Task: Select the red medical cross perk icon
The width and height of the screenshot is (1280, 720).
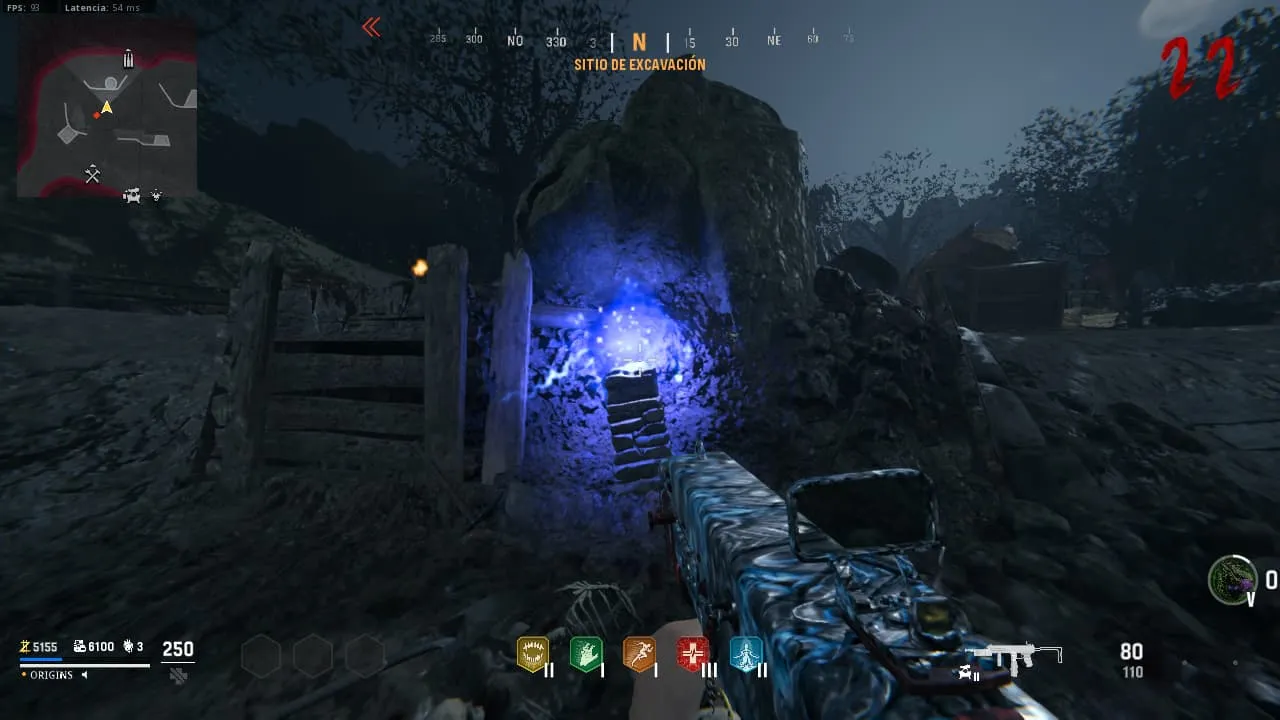Action: coord(692,654)
